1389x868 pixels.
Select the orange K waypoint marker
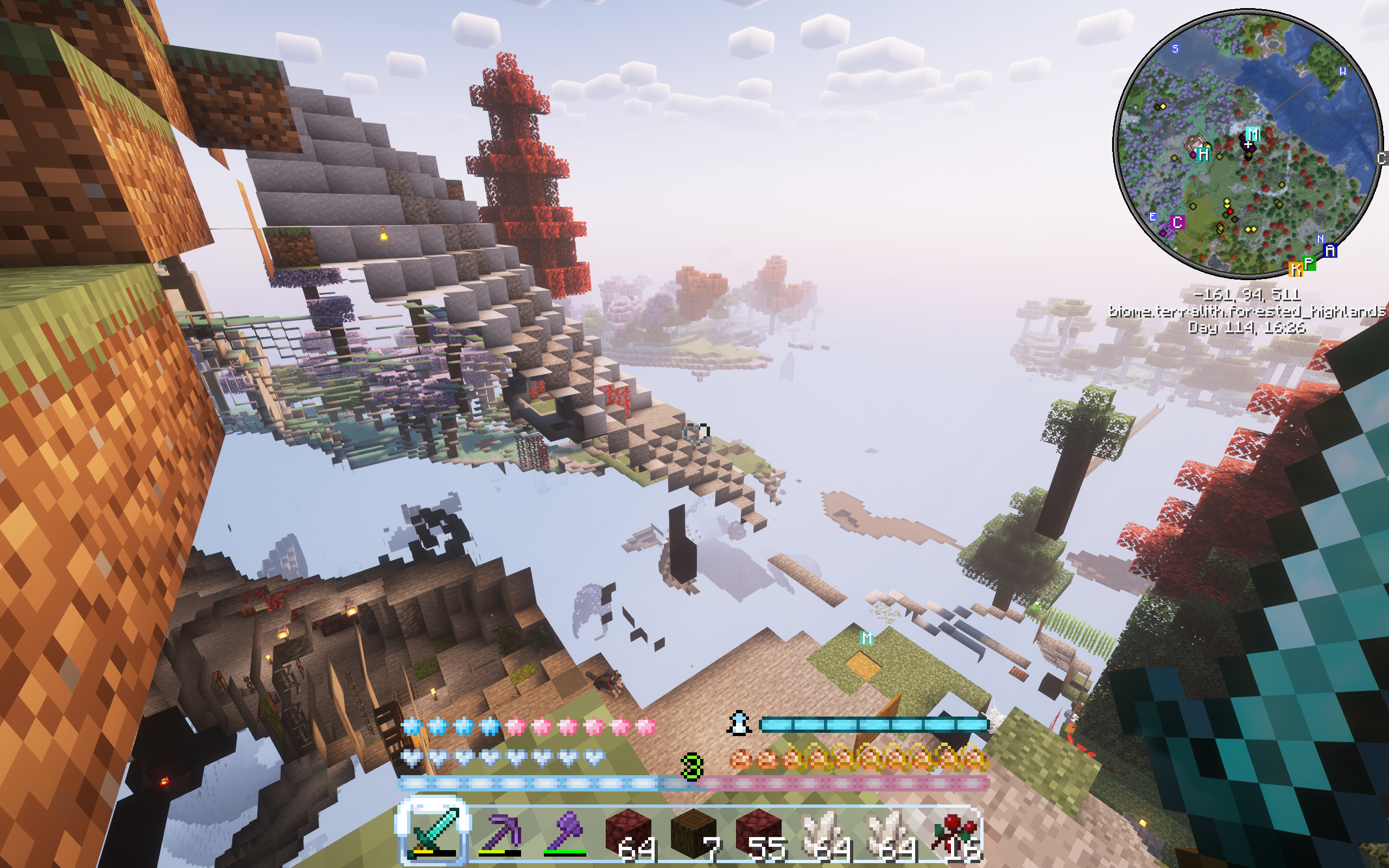click(1296, 269)
